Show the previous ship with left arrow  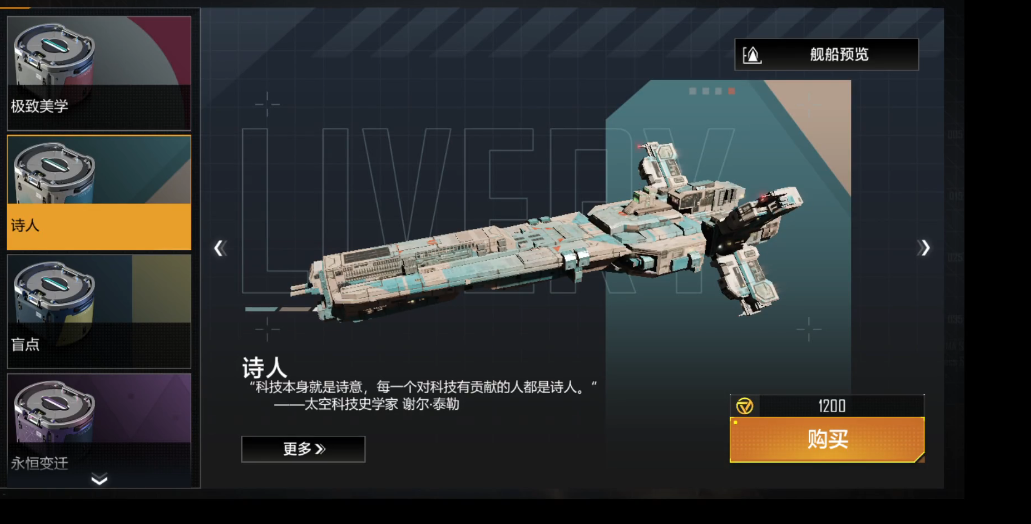(220, 248)
